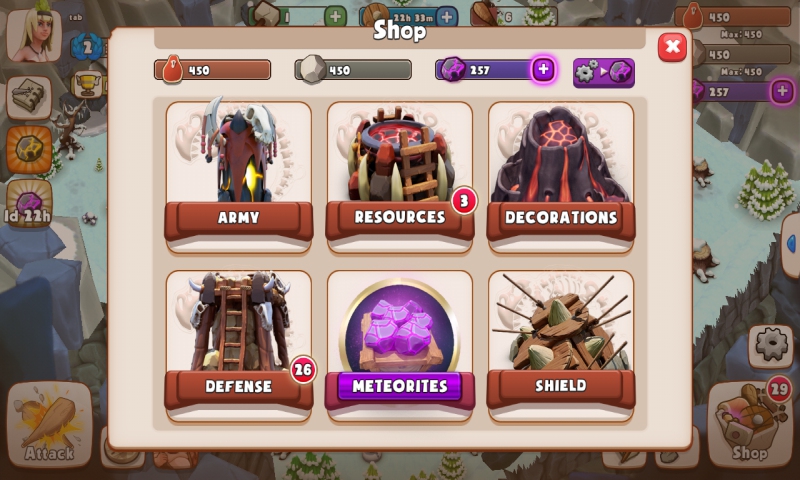Image resolution: width=800 pixels, height=480 pixels.
Task: Click the meteorite conversion gear button
Action: click(603, 72)
